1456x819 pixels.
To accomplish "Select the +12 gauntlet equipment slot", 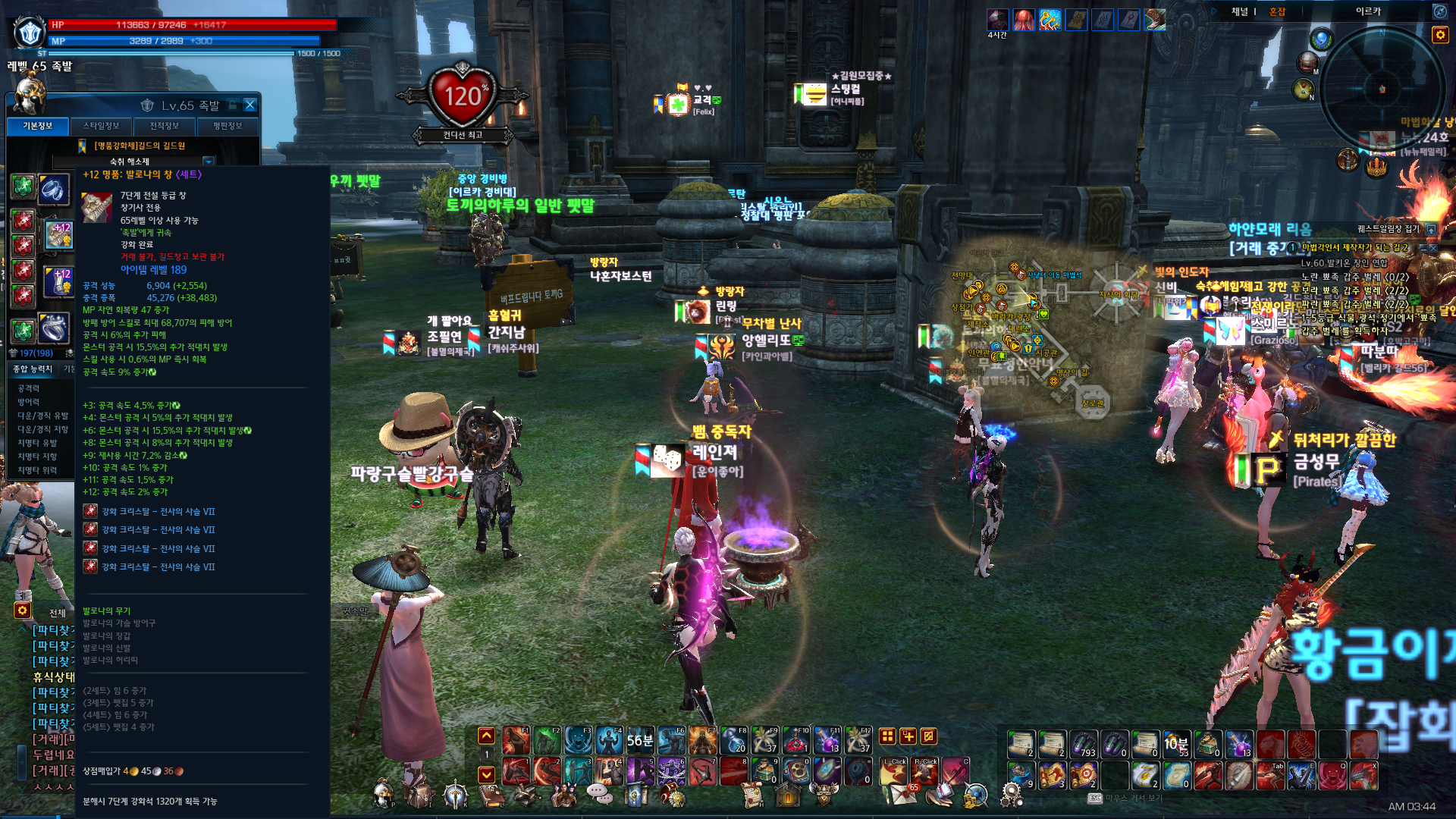I will point(59,282).
